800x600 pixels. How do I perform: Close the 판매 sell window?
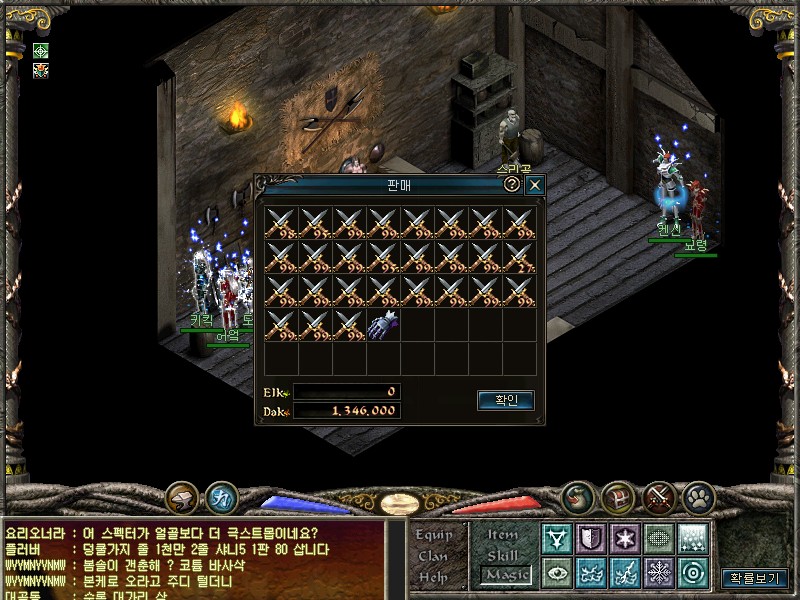coord(535,185)
